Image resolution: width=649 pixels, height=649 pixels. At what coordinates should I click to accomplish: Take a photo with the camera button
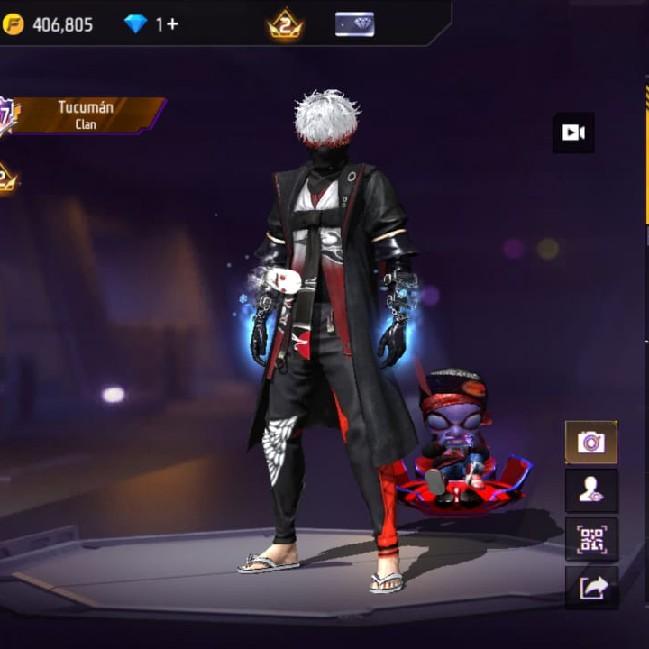click(x=591, y=442)
